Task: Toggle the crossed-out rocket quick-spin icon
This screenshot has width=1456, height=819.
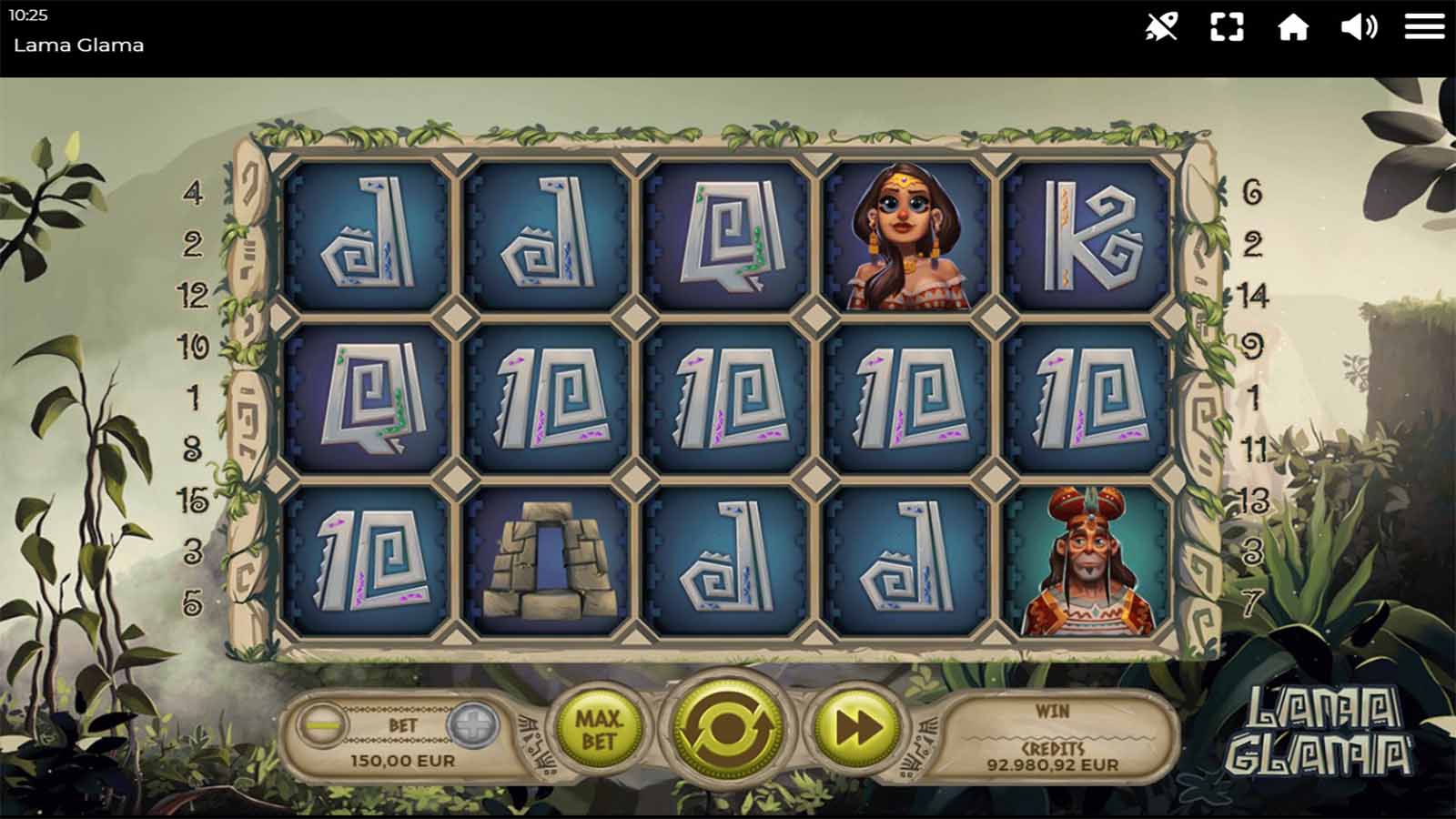Action: coord(1161,27)
